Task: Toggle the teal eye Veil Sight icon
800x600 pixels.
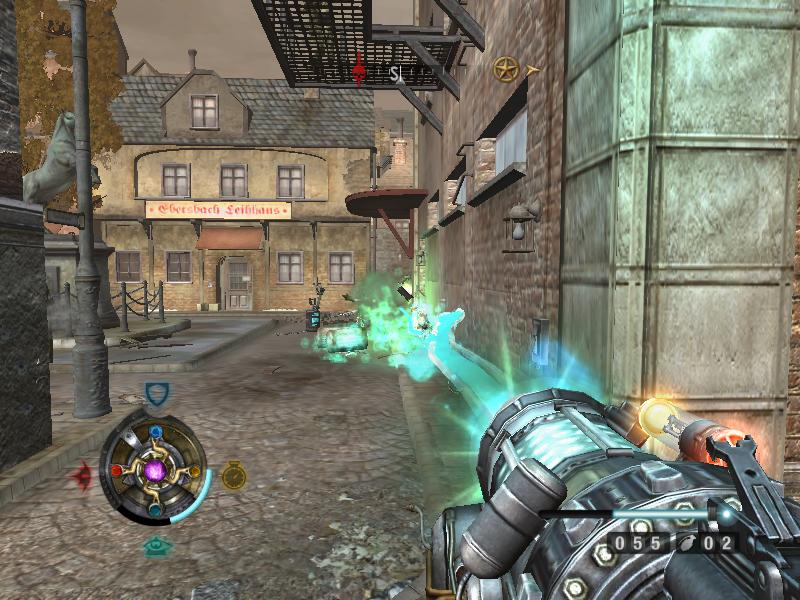Action: click(155, 546)
